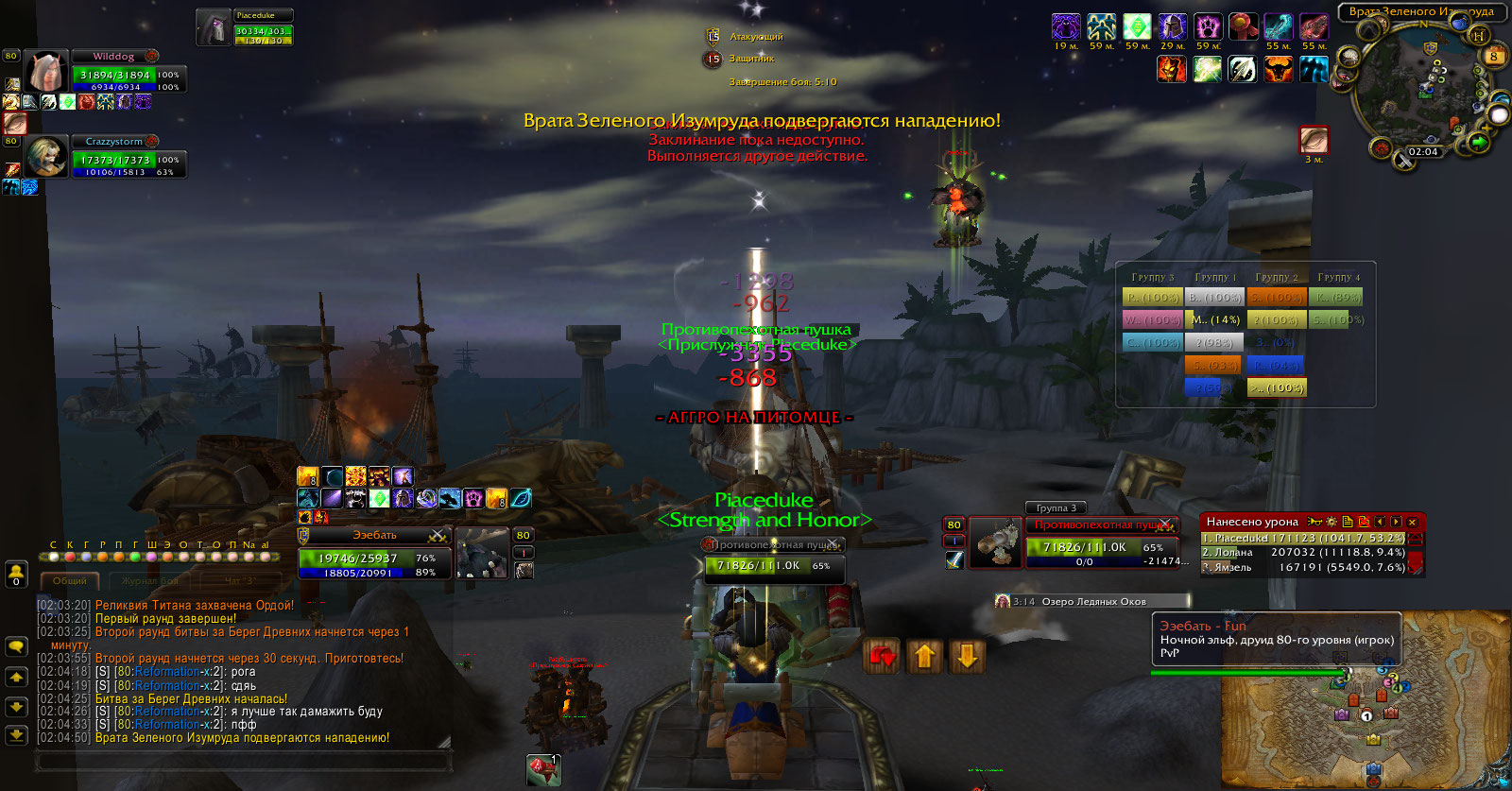
Task: Click the yellow up arrow vehicle button
Action: click(925, 656)
